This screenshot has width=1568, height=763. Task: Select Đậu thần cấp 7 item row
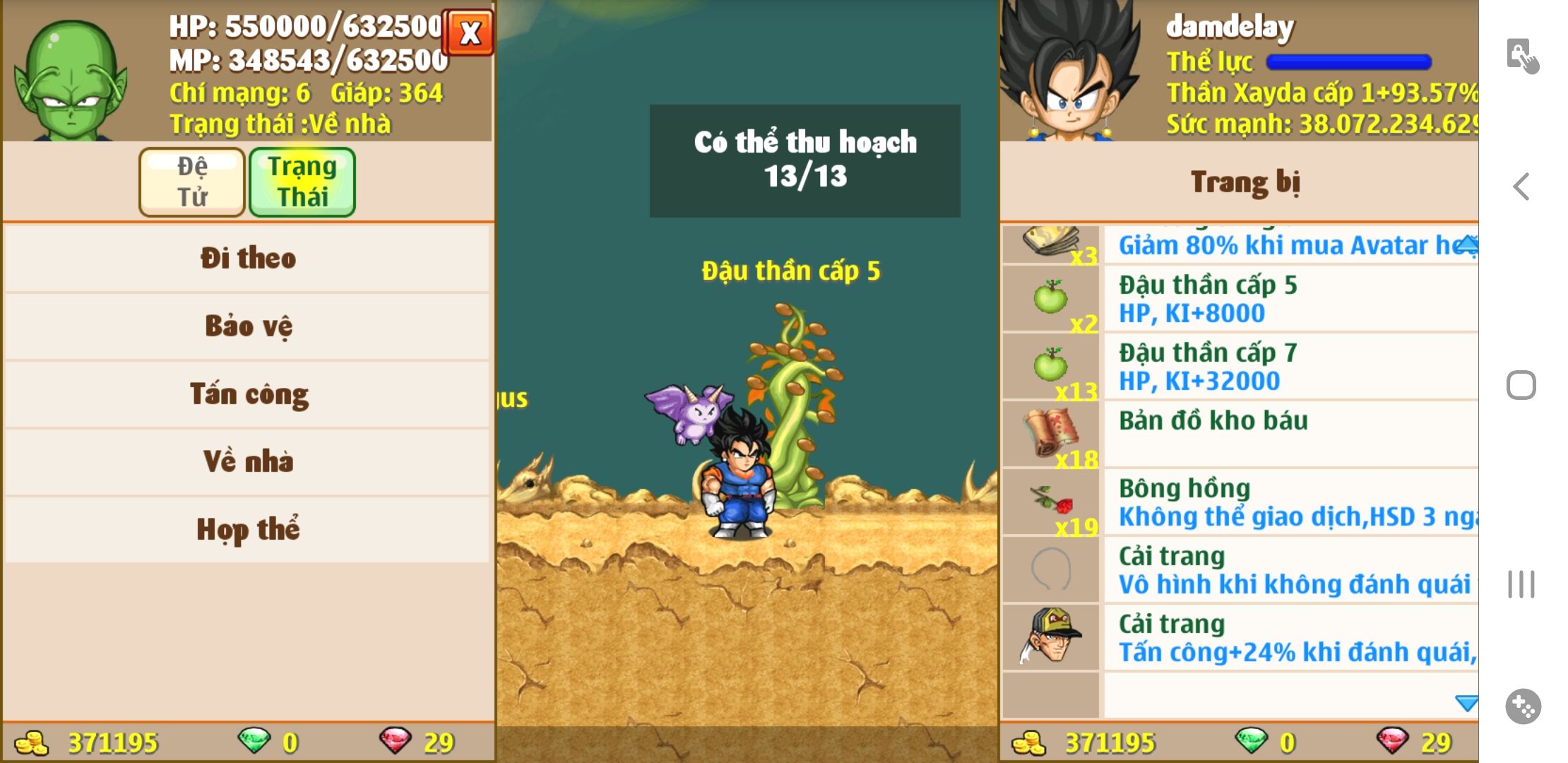1240,366
